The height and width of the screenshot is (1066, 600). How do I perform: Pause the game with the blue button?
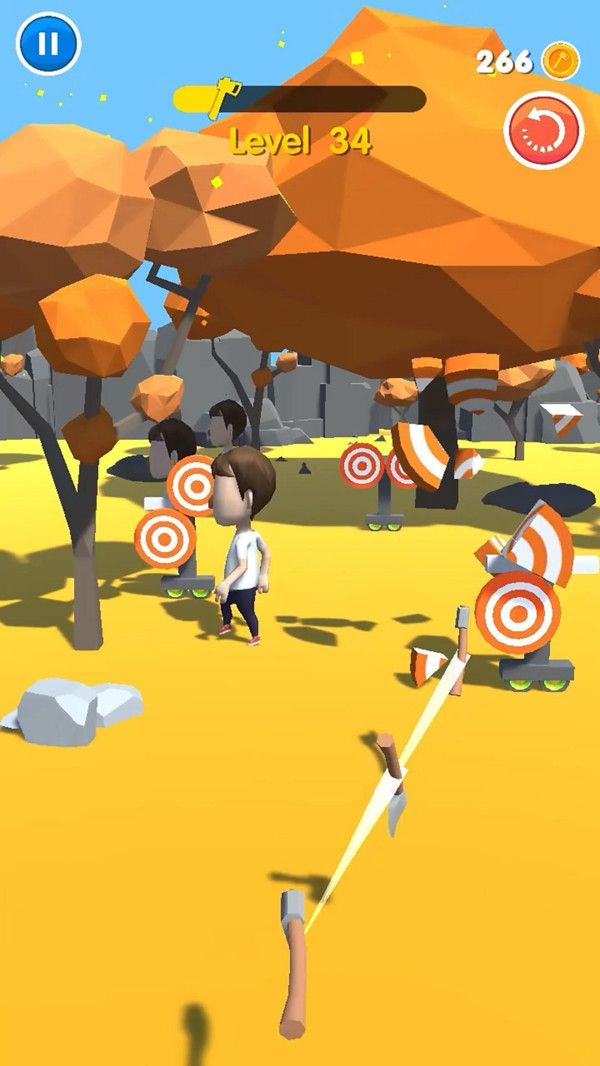(47, 43)
